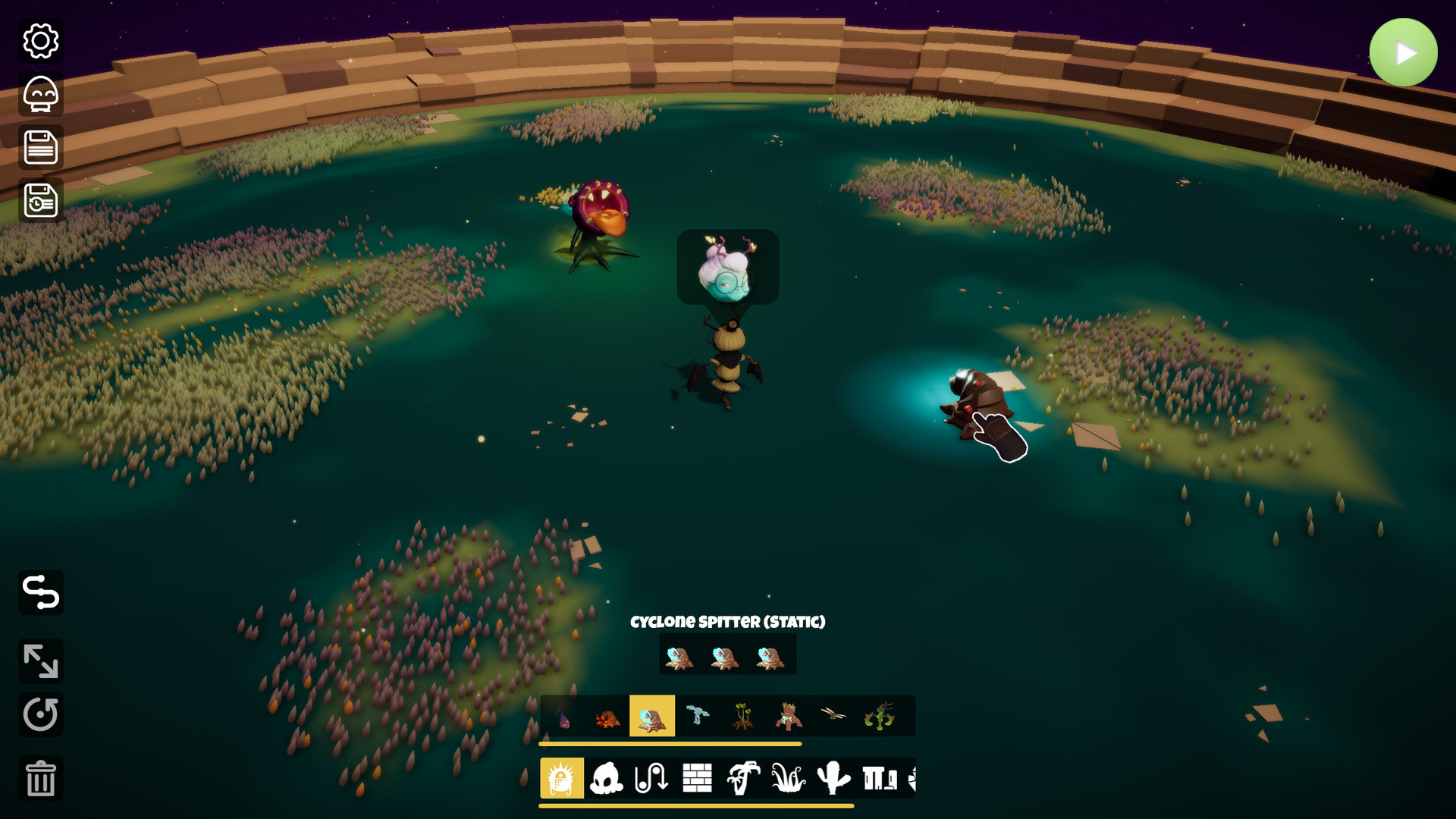This screenshot has height=819, width=1456.
Task: Save the world with the floppy disk icon
Action: click(40, 149)
